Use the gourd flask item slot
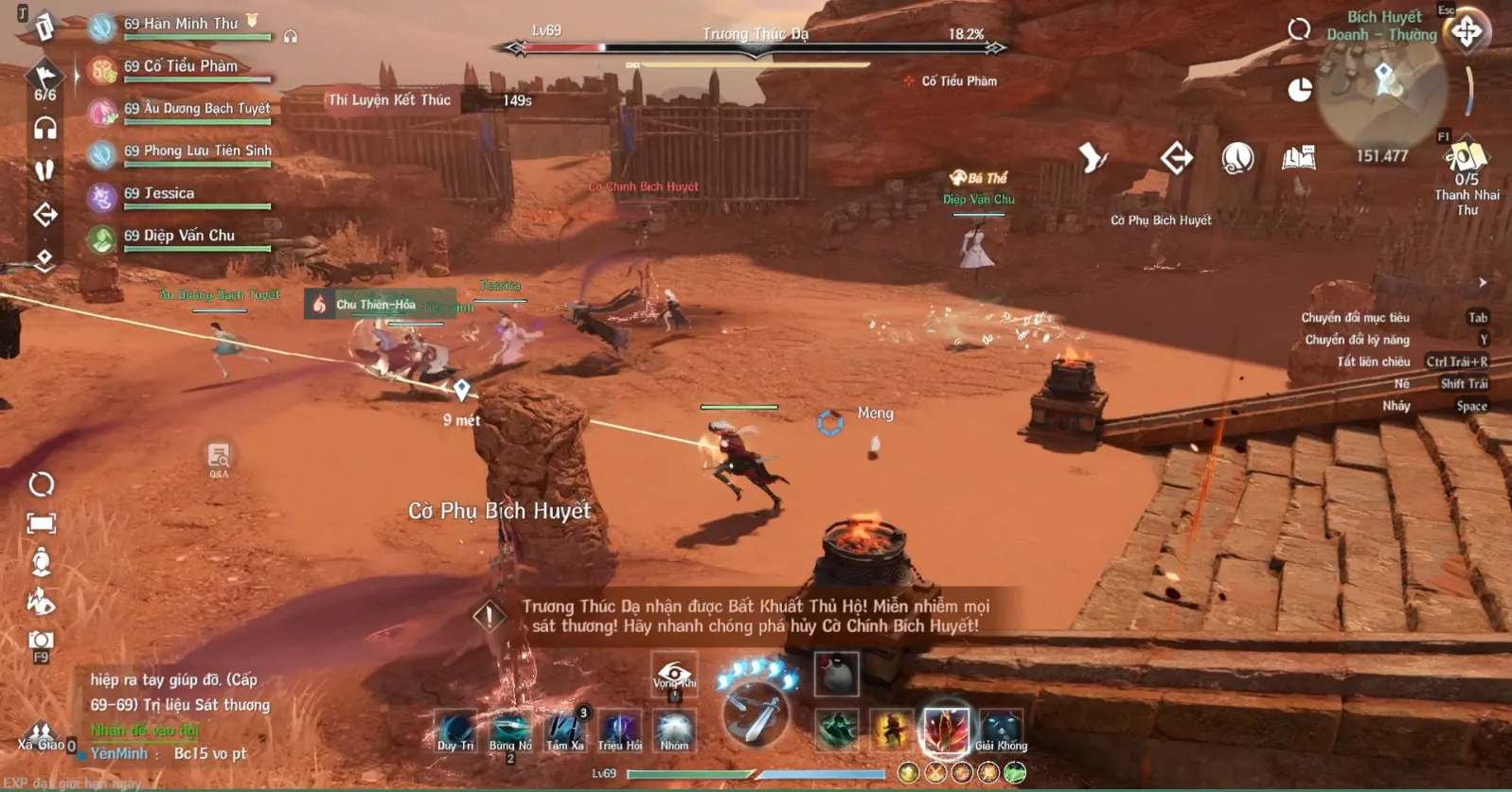Viewport: 1512px width, 792px height. pos(836,674)
